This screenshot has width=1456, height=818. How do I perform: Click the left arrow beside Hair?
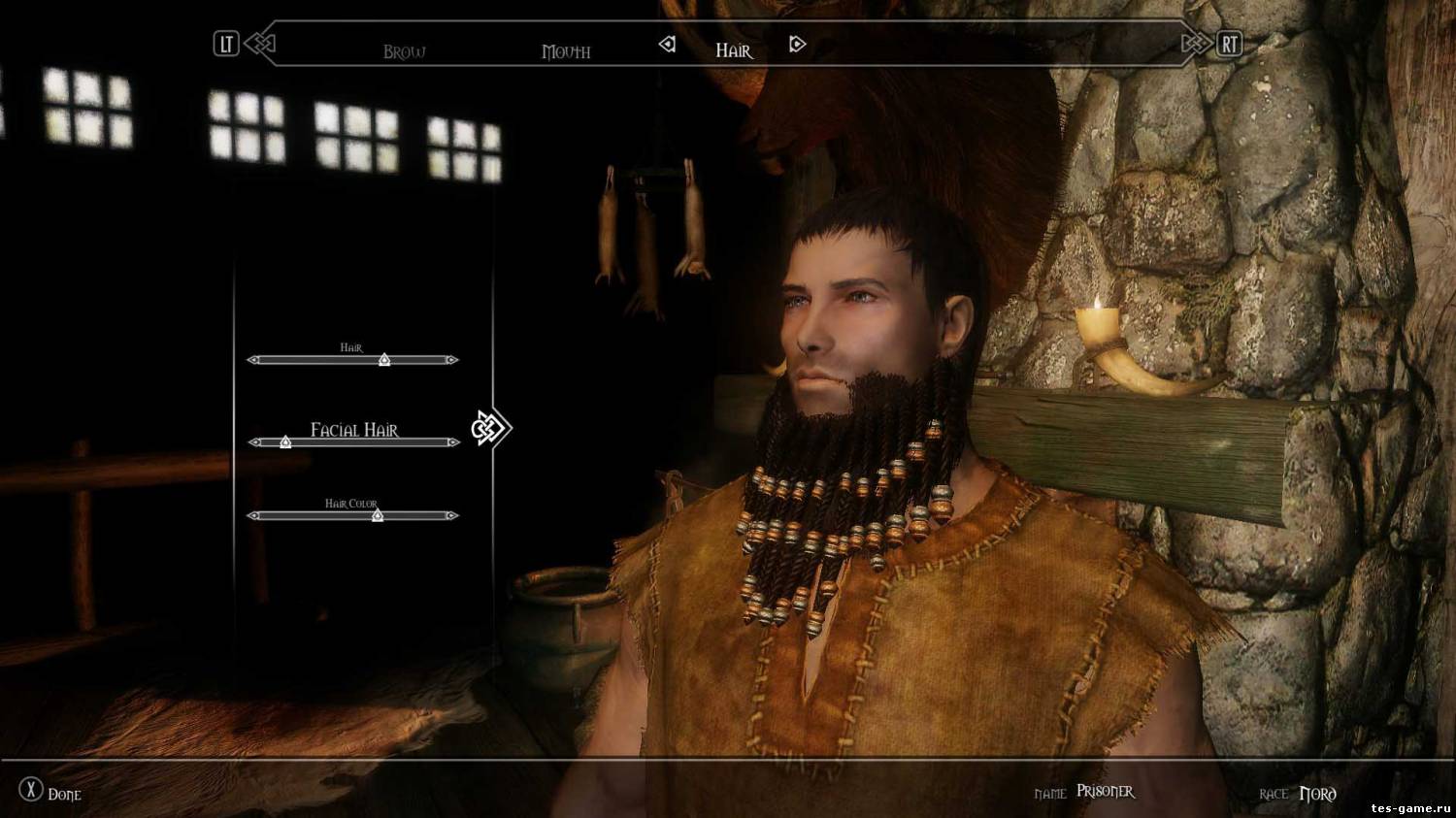tap(667, 45)
